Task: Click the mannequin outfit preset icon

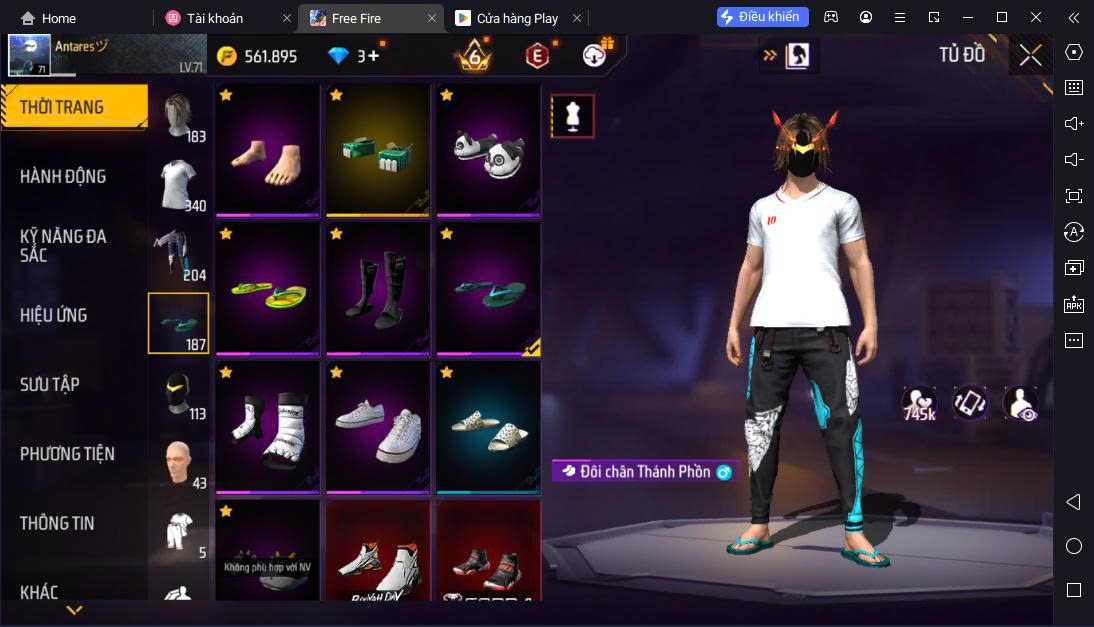Action: coord(573,116)
